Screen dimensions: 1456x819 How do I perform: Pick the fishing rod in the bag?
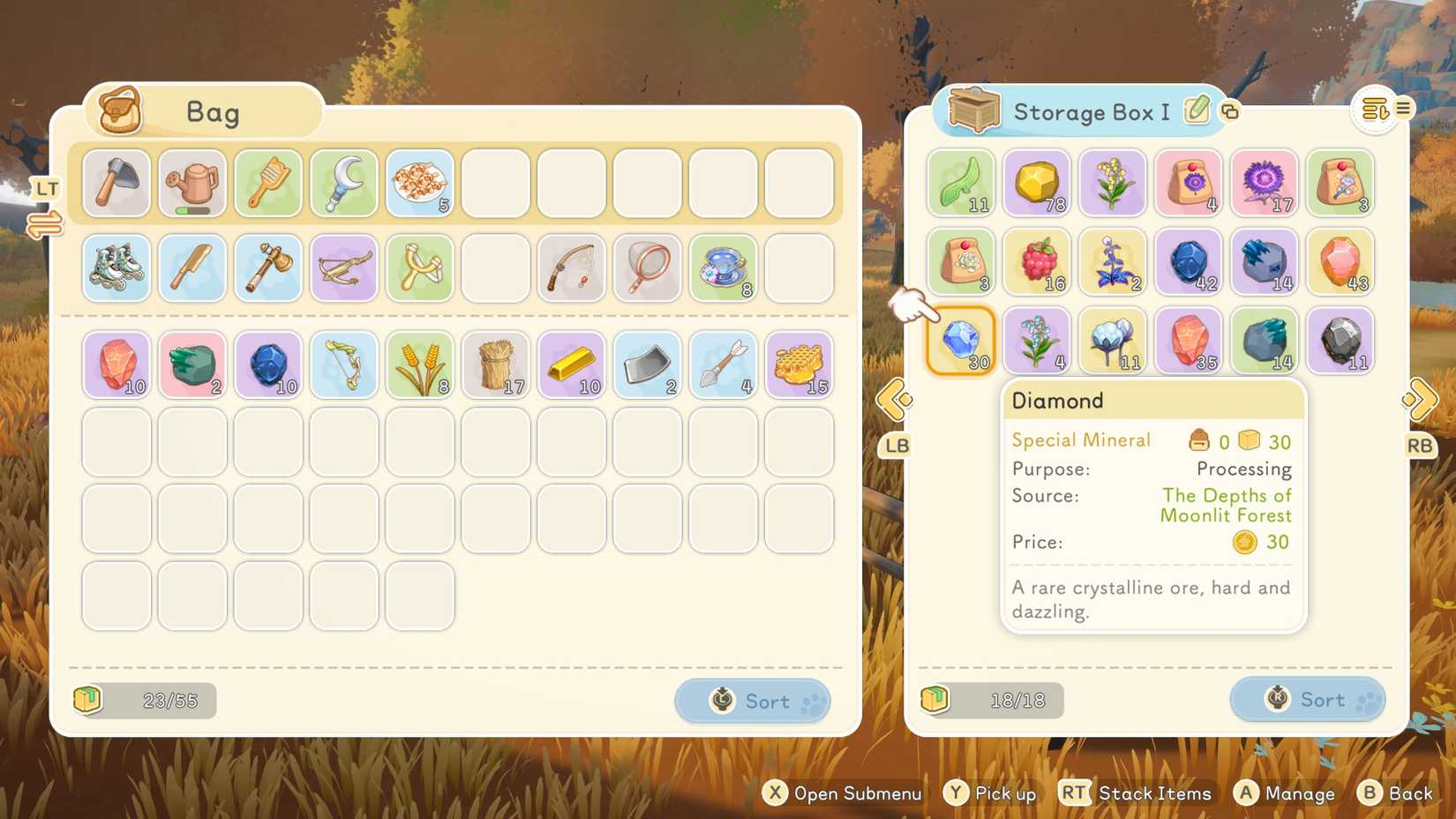tap(571, 268)
